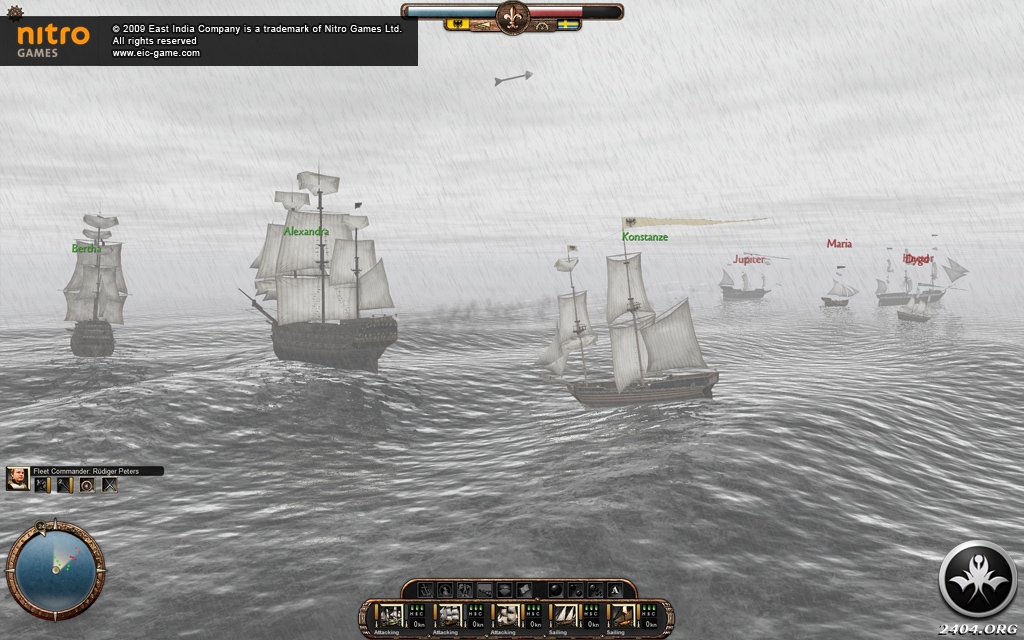Use the ship's wheel commander skill

(87, 485)
